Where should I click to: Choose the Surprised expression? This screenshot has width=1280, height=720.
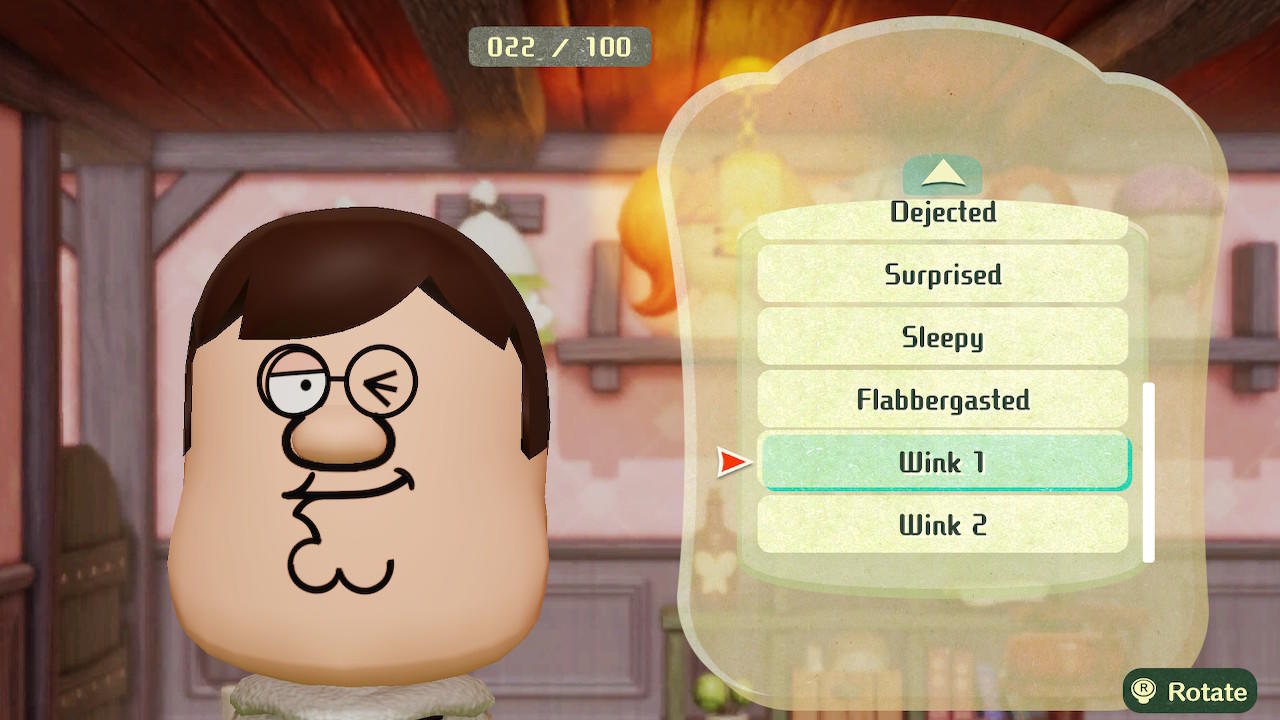942,274
